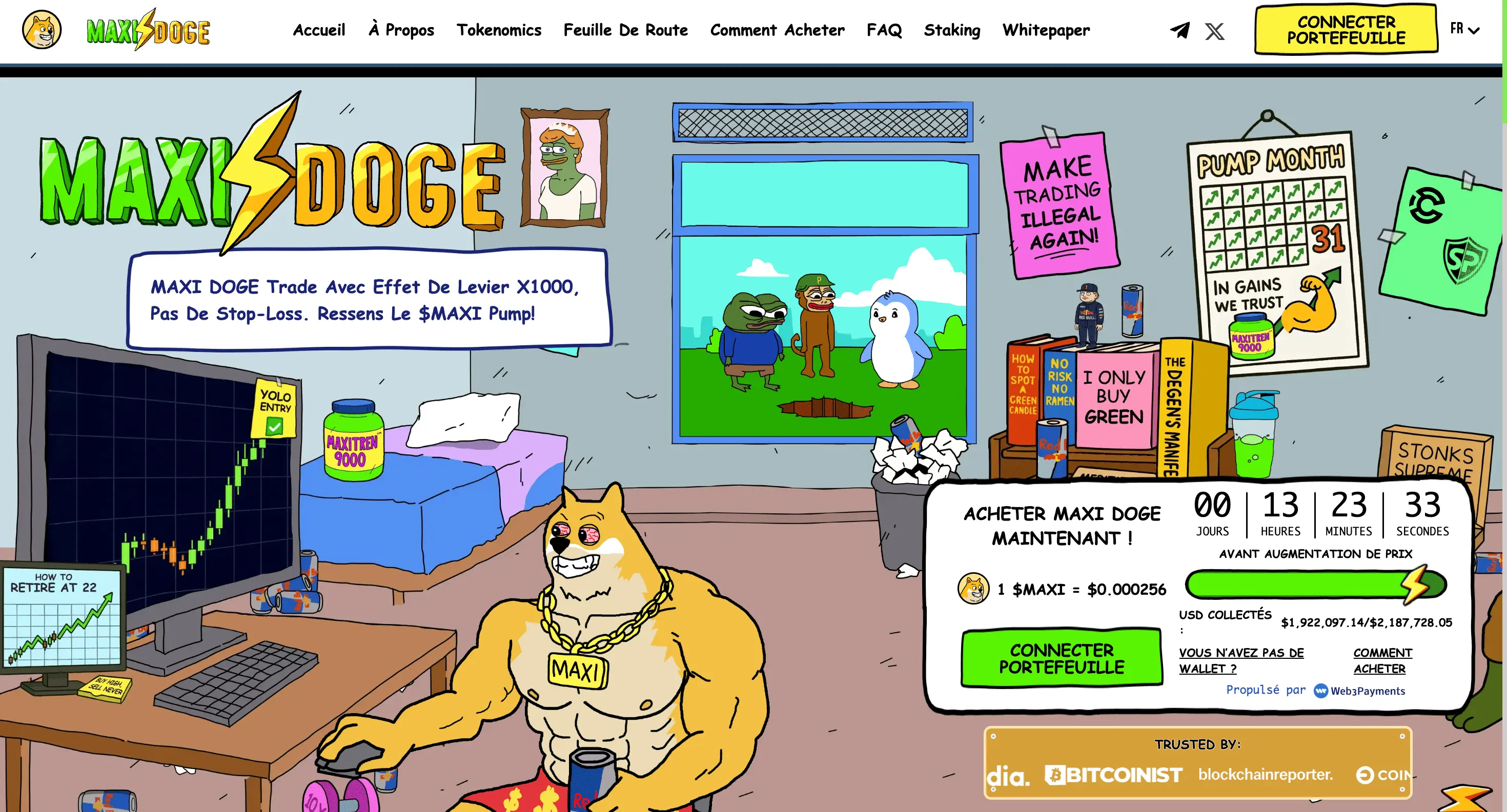Go to the FAQ section
Image resolution: width=1507 pixels, height=812 pixels.
point(884,30)
